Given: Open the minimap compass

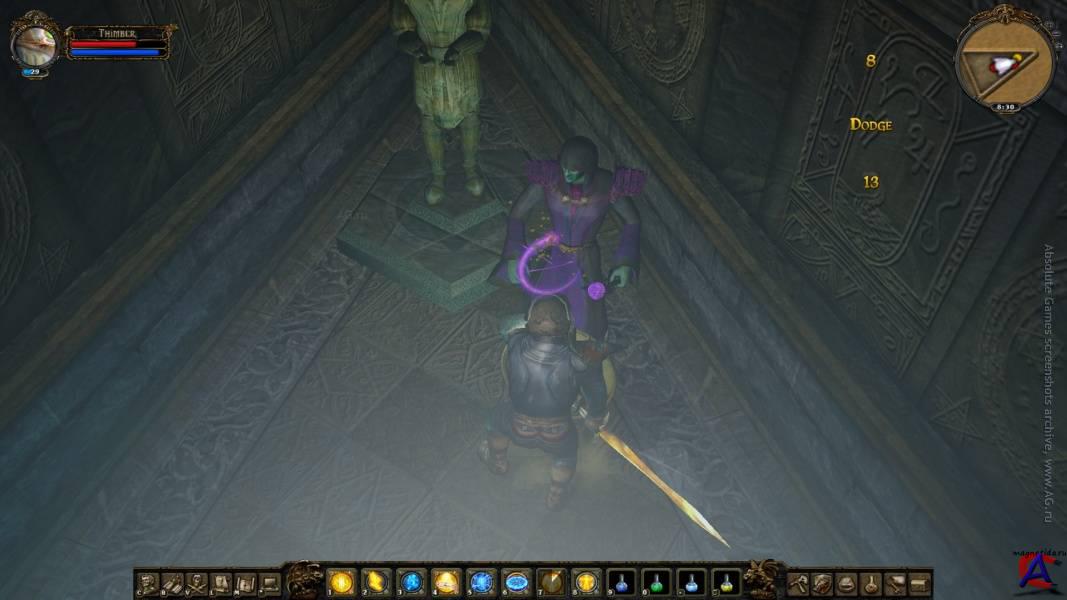Looking at the screenshot, I should 1005,63.
